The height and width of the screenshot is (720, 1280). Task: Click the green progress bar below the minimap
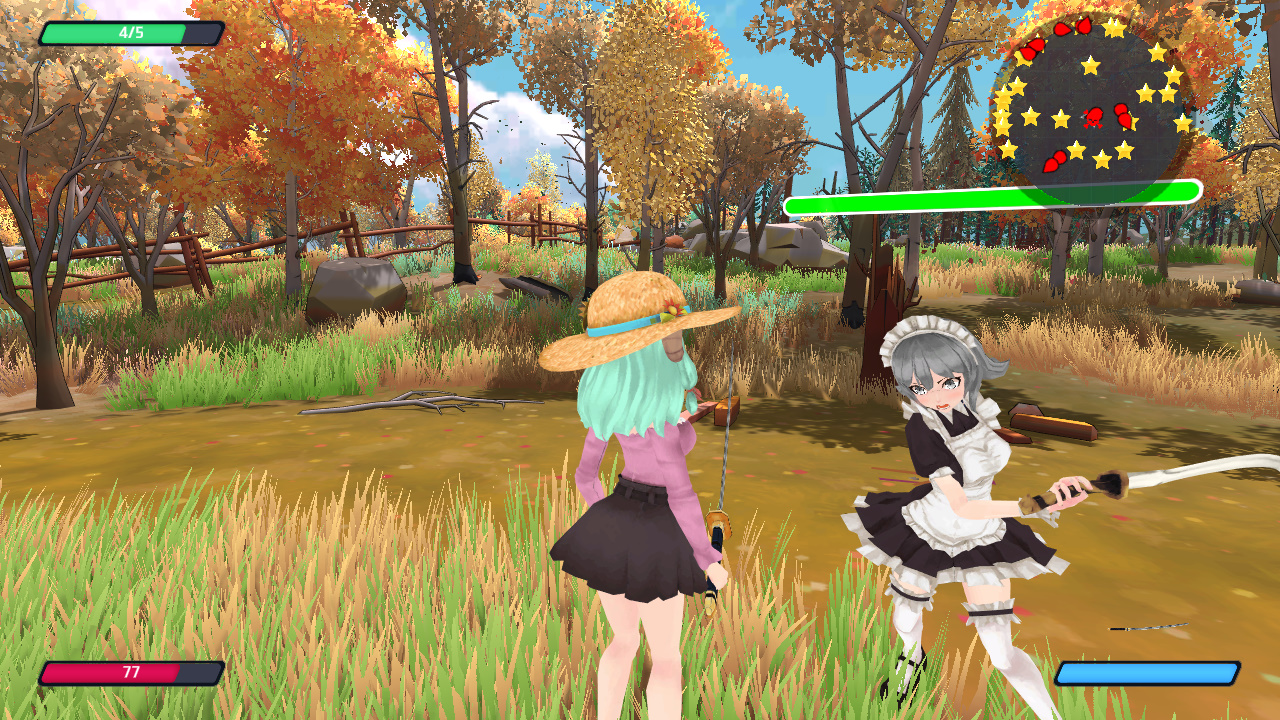click(990, 190)
